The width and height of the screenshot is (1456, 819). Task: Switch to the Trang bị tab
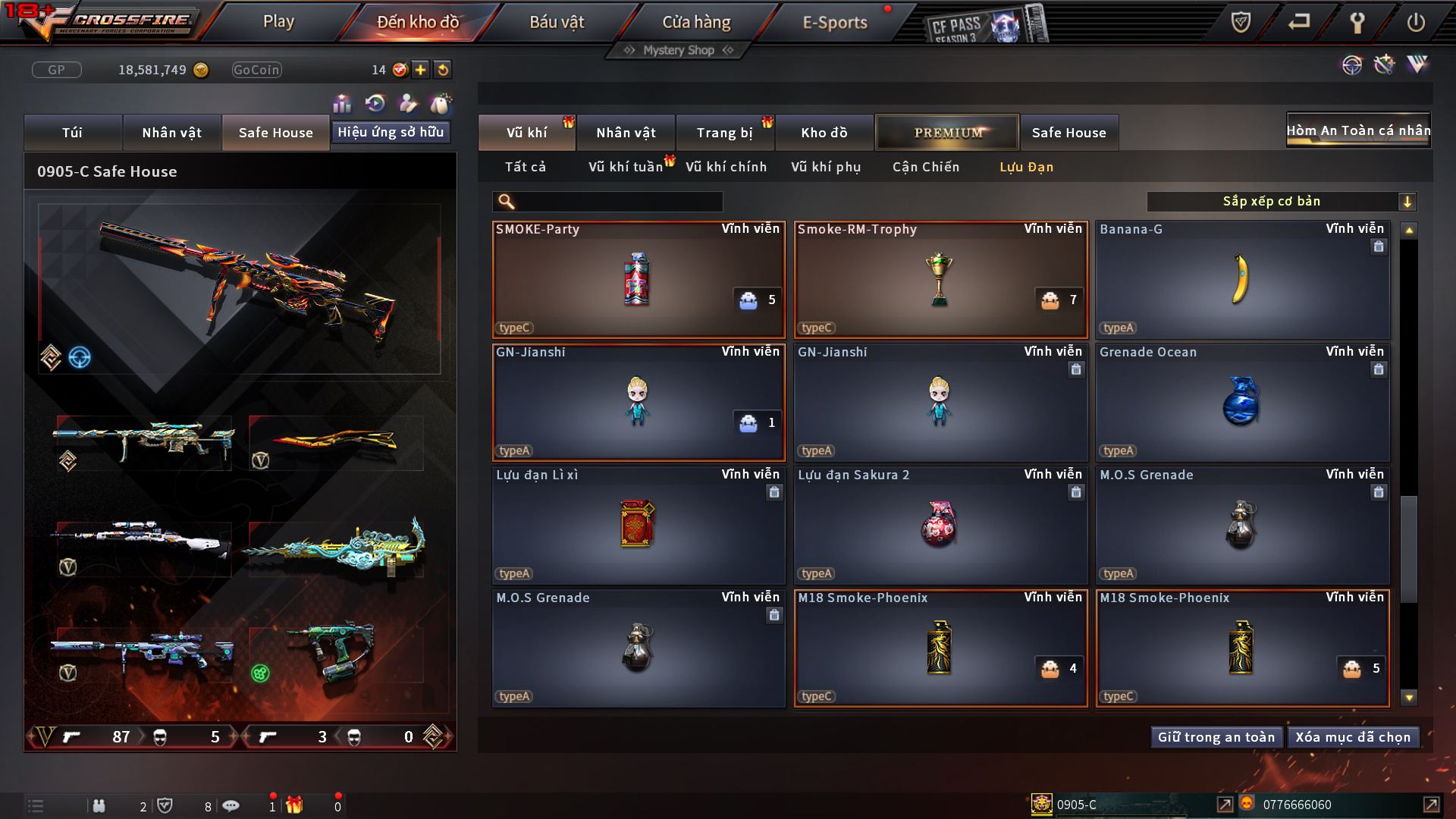[724, 133]
